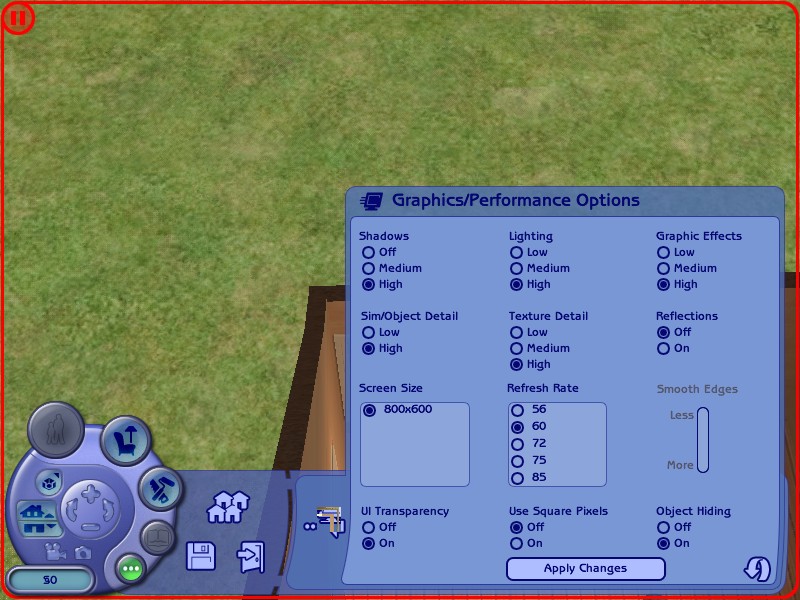Set Sim/Object Detail to Low

(369, 333)
